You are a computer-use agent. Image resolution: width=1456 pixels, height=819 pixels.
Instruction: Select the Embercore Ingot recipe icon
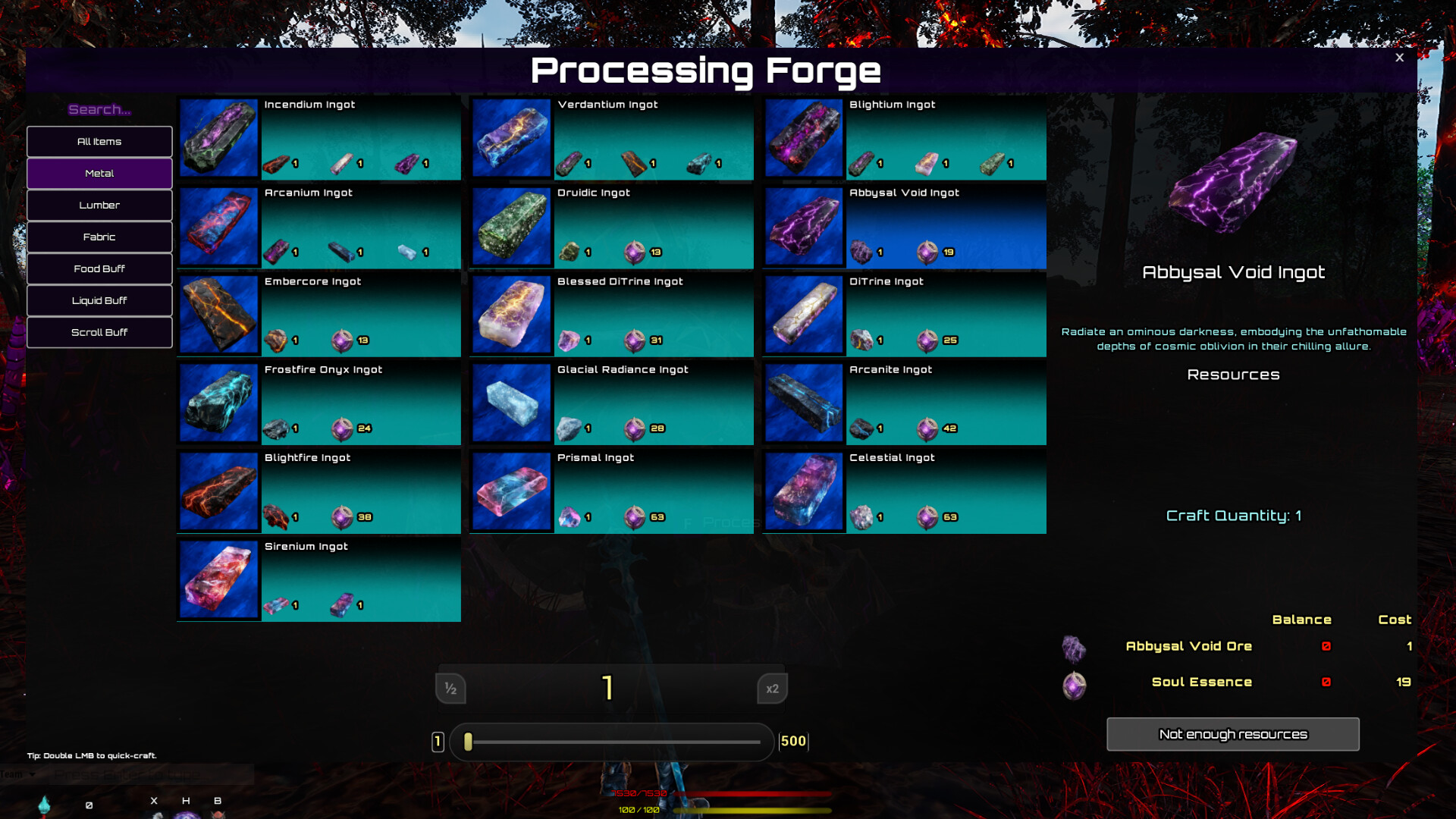tap(218, 314)
